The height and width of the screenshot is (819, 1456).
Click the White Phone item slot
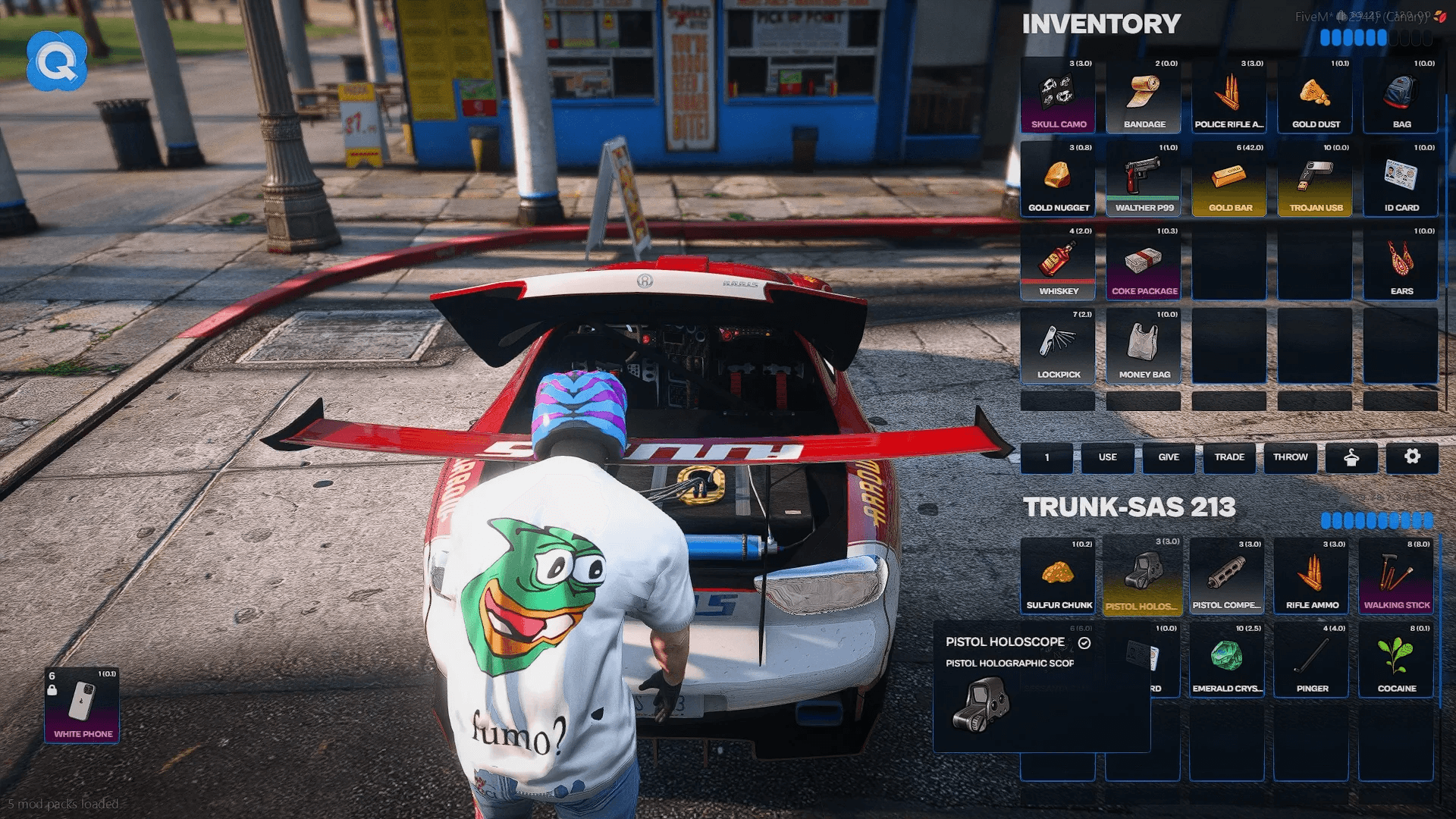coord(82,705)
